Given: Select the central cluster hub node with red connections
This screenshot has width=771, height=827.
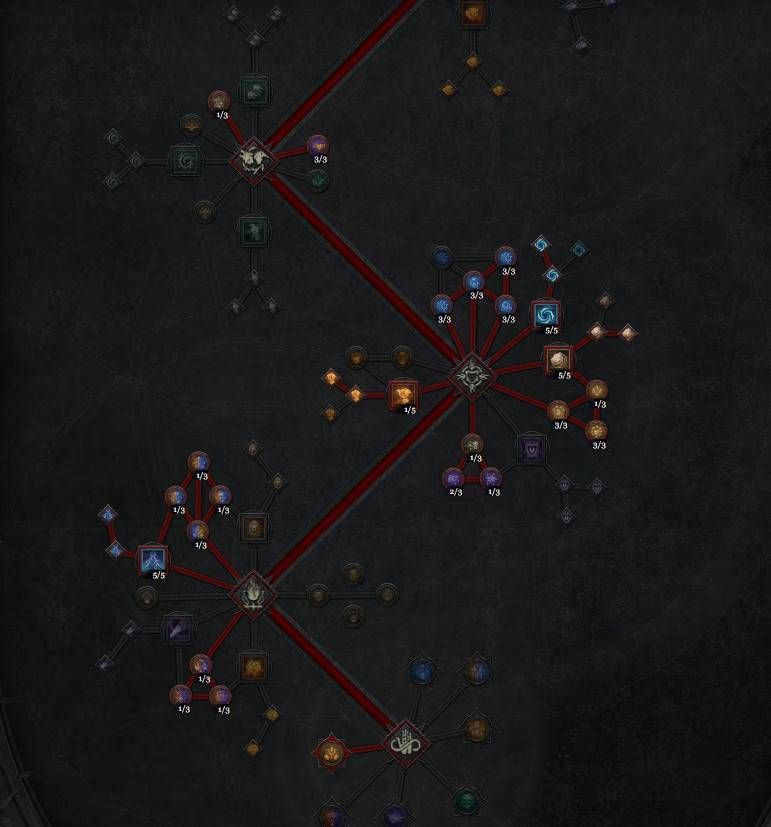Looking at the screenshot, I should click(x=471, y=376).
